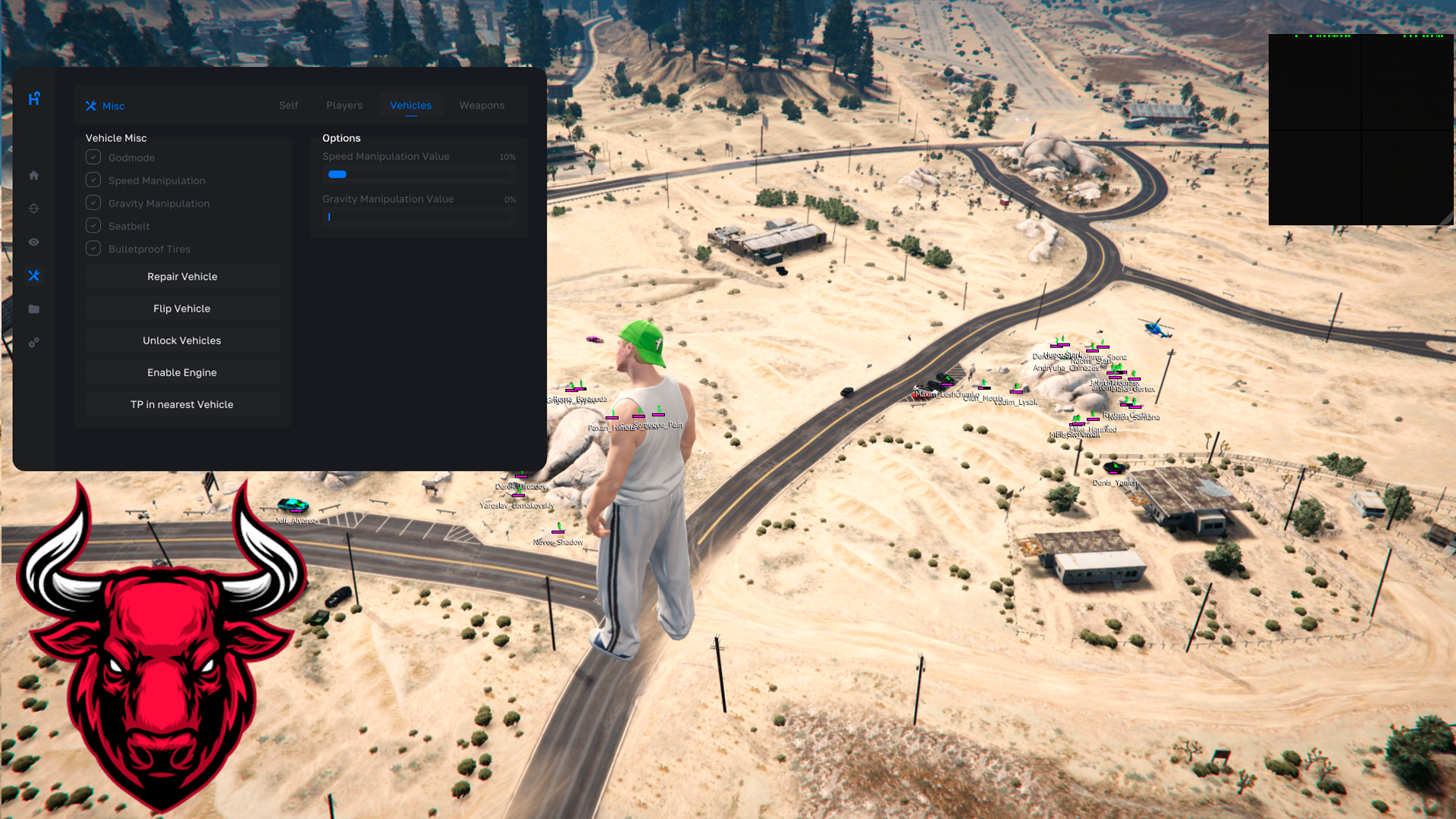This screenshot has height=819, width=1456.
Task: Switch to the Self tab
Action: click(x=288, y=105)
